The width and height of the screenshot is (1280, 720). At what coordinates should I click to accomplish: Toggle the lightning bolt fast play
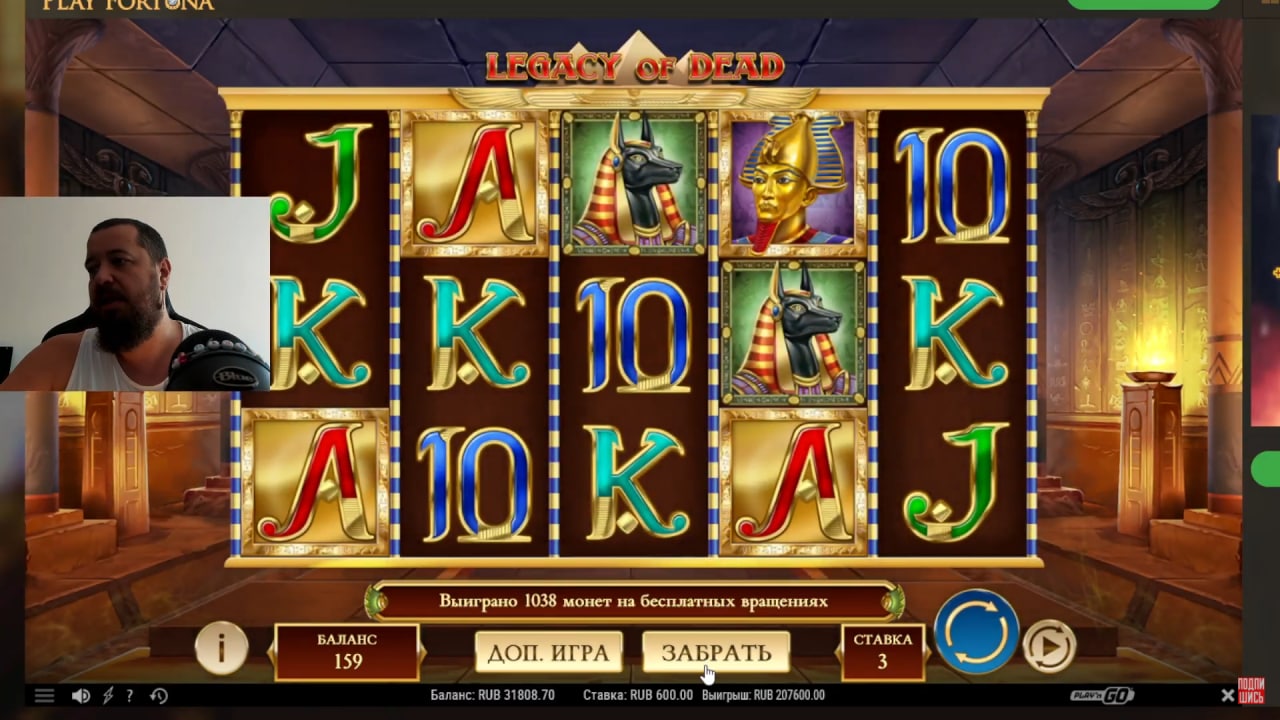pos(108,696)
